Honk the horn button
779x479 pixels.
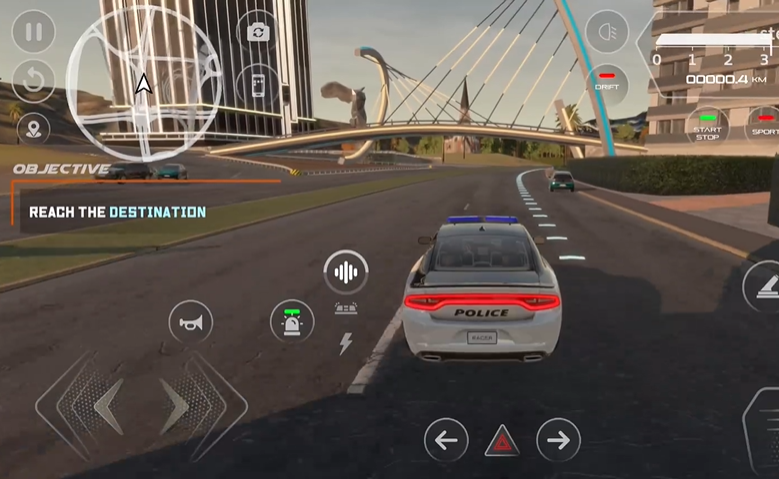point(190,322)
